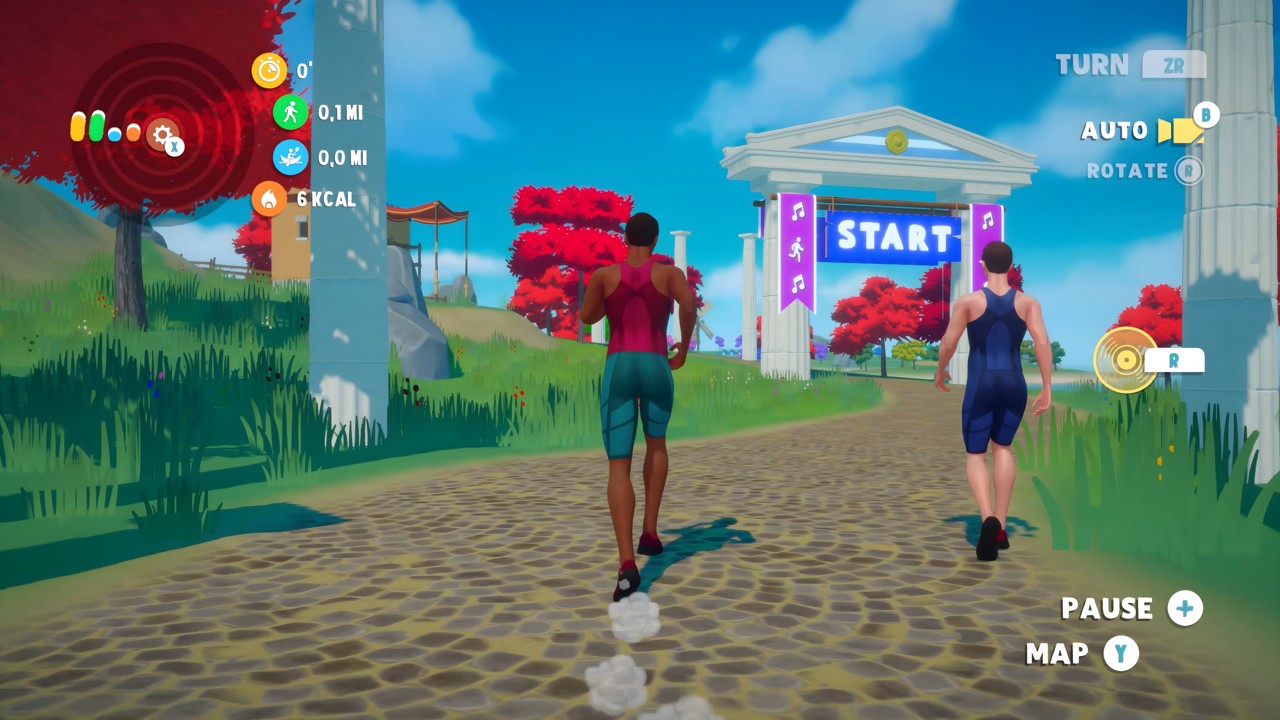Click the colored activity progress pills
The width and height of the screenshot is (1280, 720).
coord(104,126)
